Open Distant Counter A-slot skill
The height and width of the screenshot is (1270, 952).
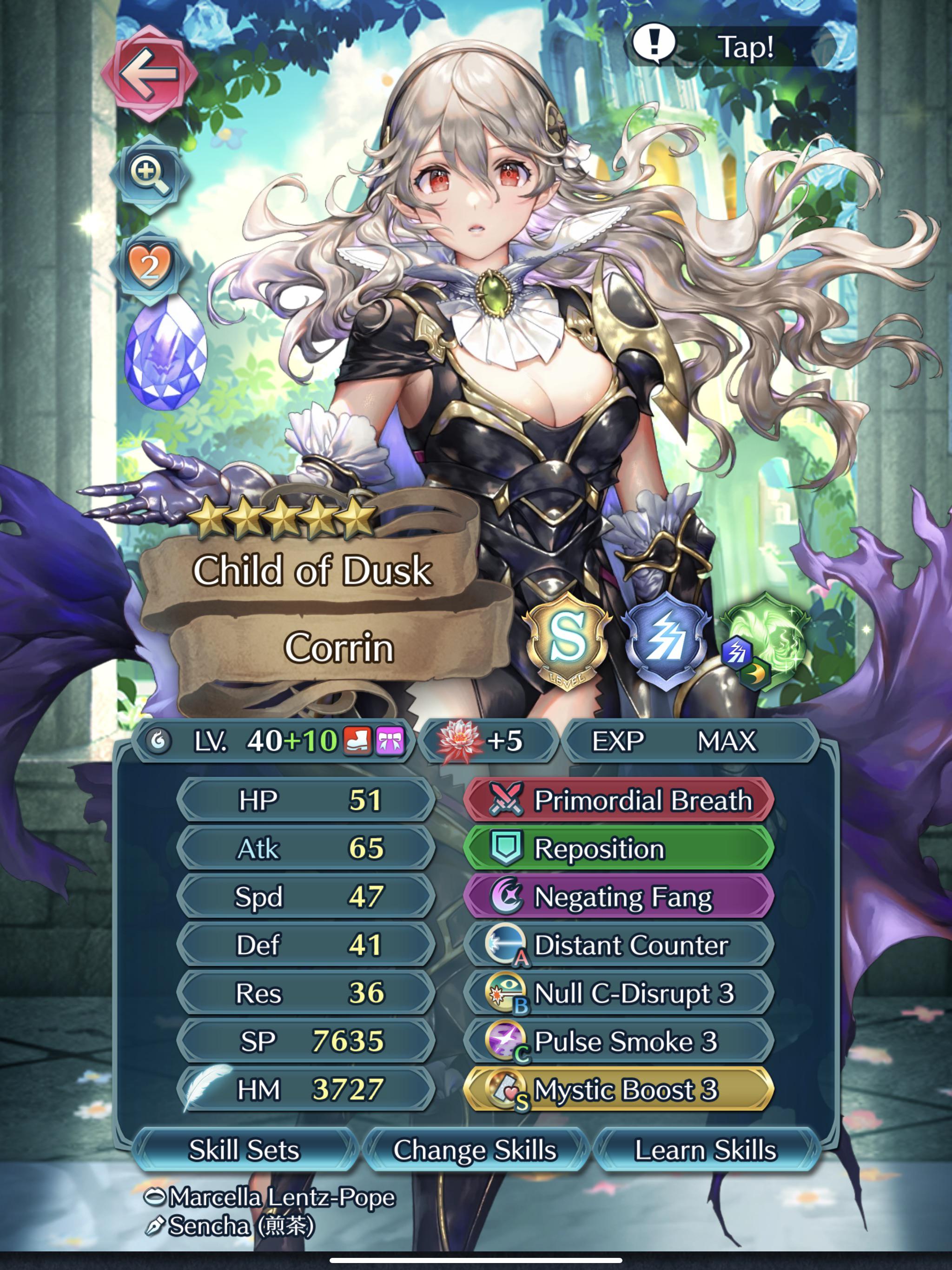click(x=620, y=945)
